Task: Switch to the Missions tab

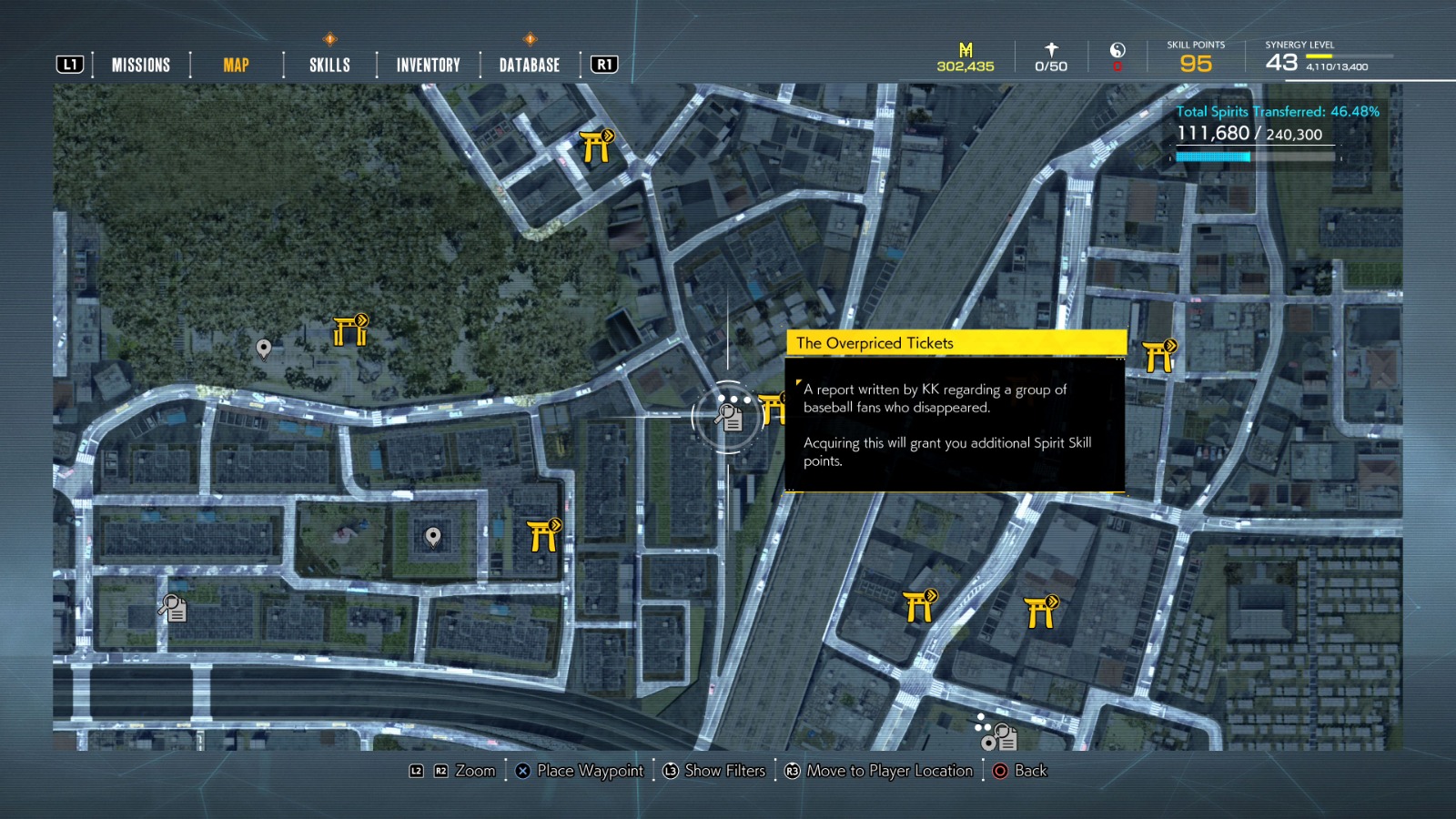Action: (x=140, y=64)
